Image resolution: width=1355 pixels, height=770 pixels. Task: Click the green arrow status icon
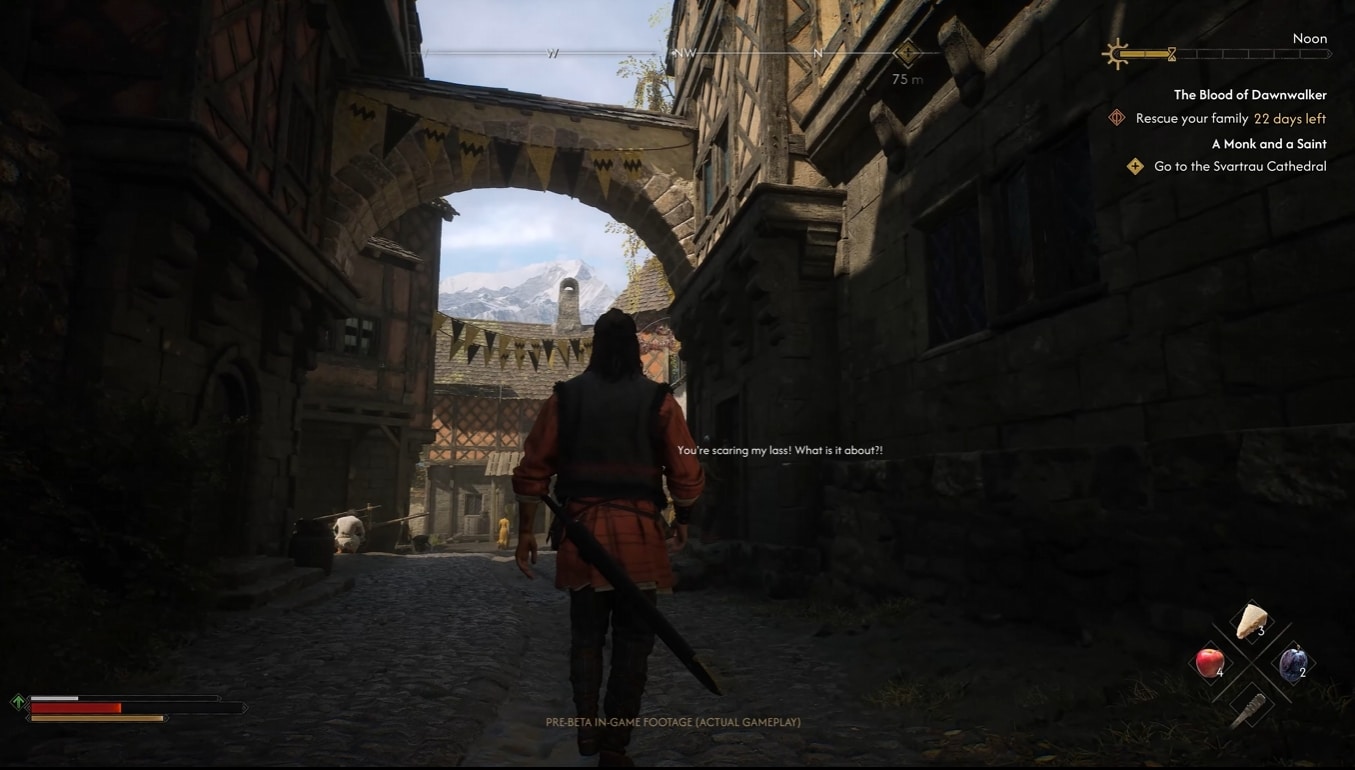18,702
